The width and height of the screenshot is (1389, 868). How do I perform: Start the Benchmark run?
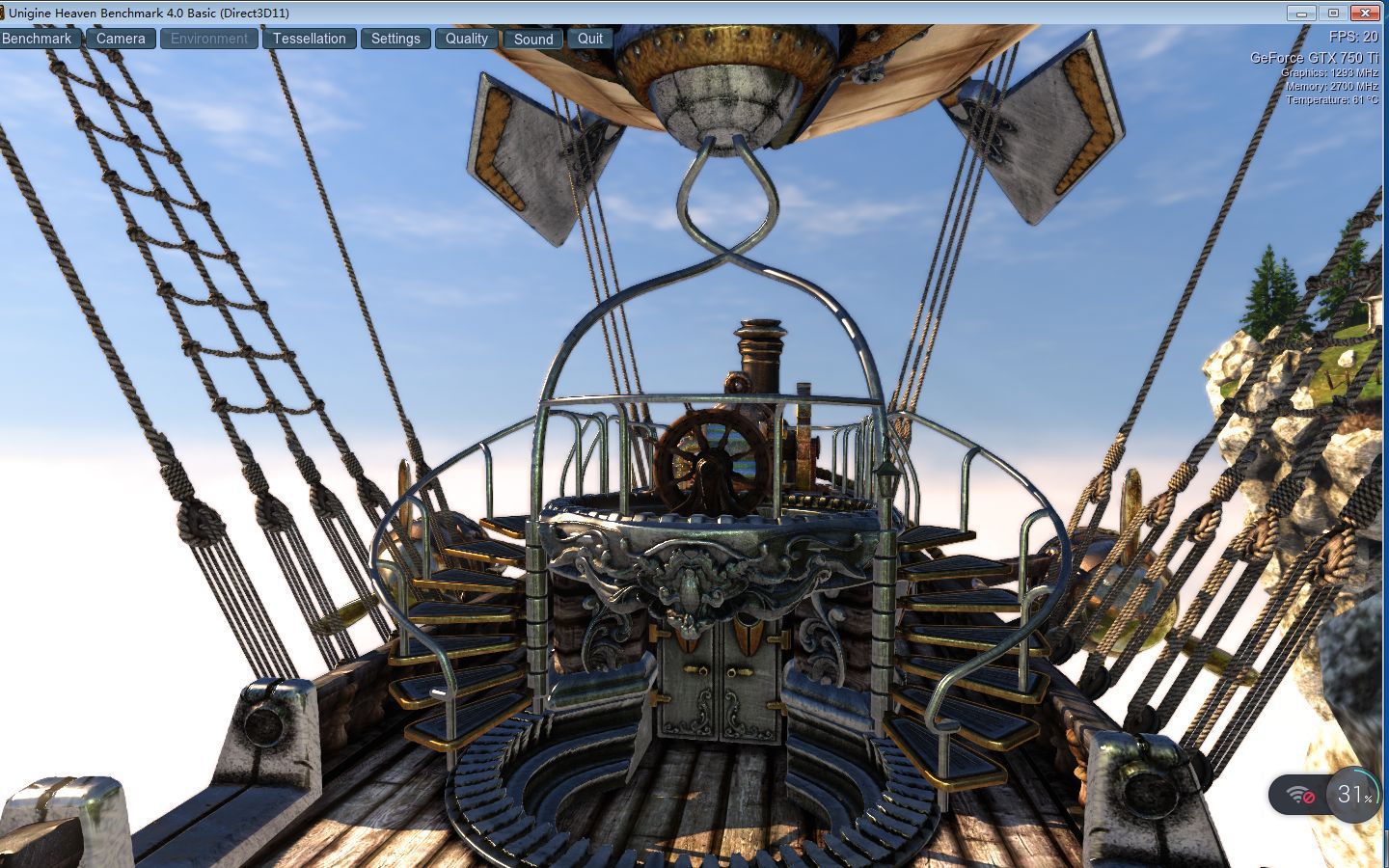38,39
